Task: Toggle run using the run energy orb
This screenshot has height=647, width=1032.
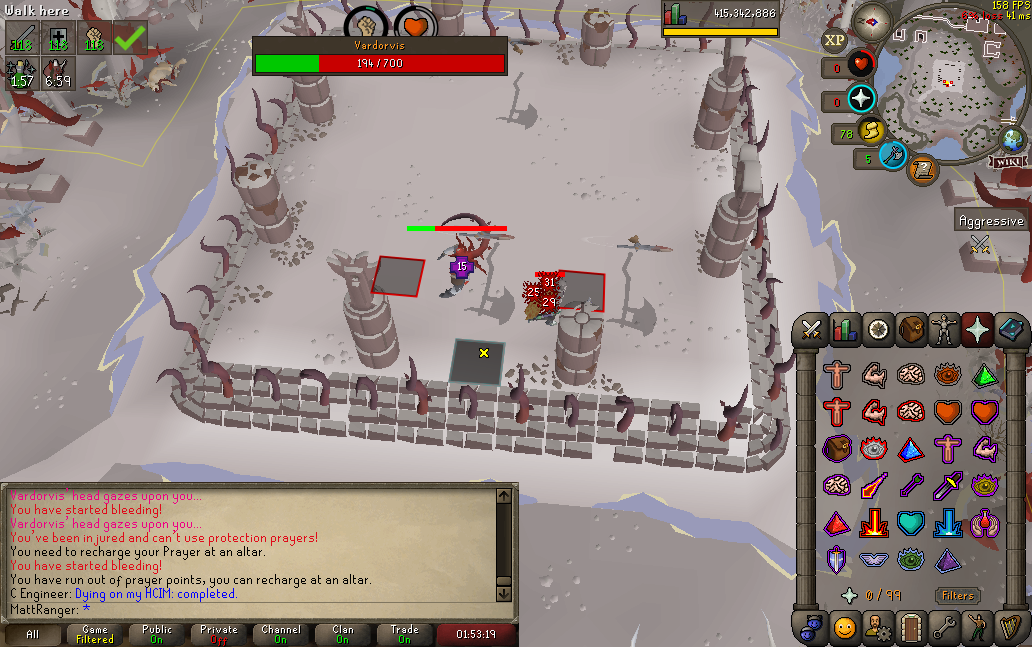Action: [x=871, y=131]
